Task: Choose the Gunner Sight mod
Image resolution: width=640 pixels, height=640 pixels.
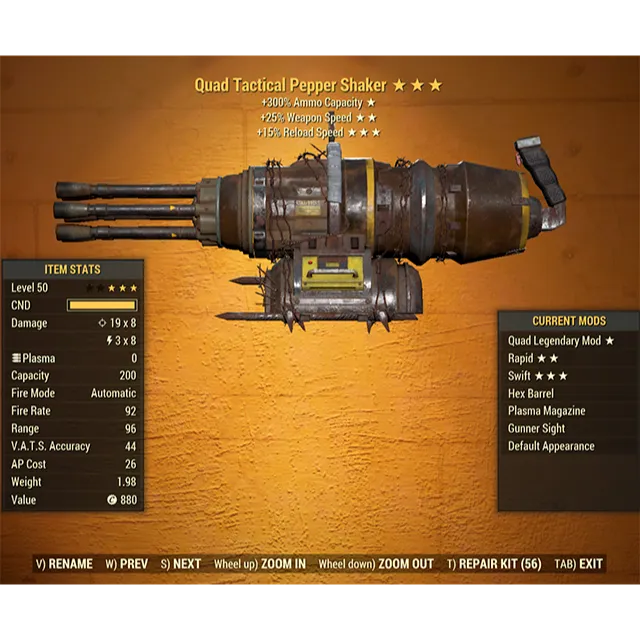Action: [536, 429]
